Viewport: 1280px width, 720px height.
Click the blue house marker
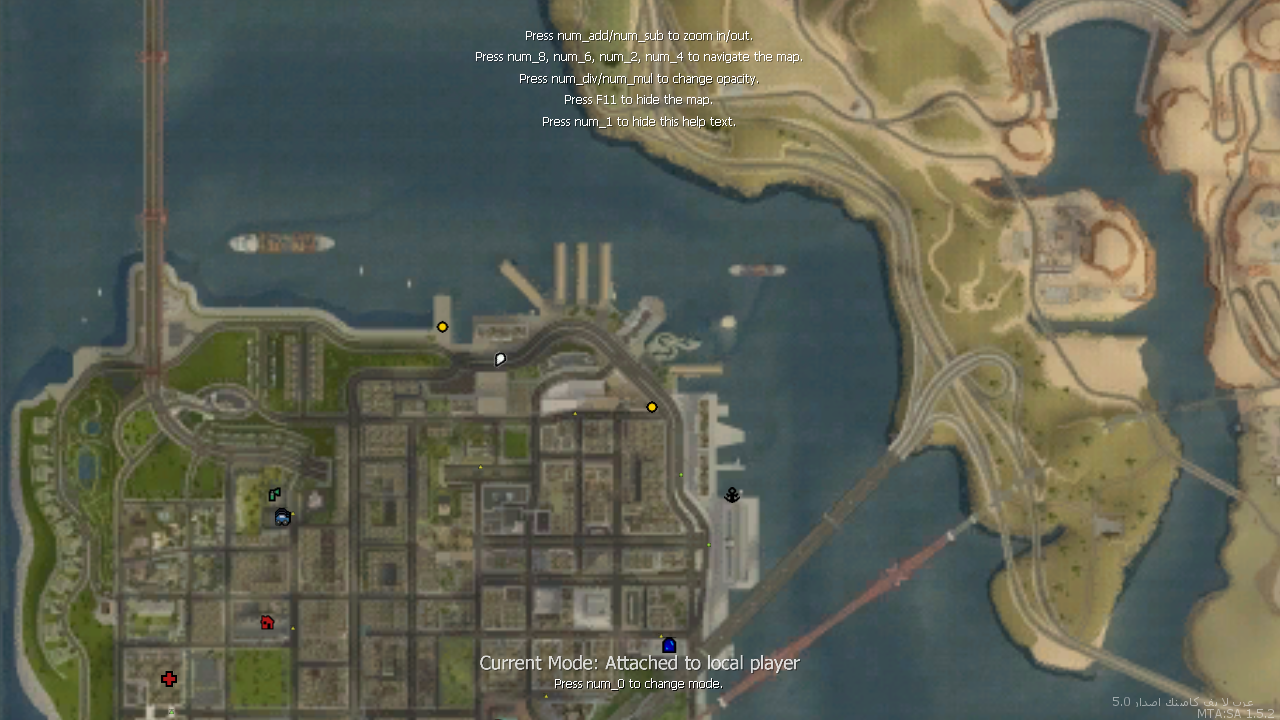click(x=669, y=645)
